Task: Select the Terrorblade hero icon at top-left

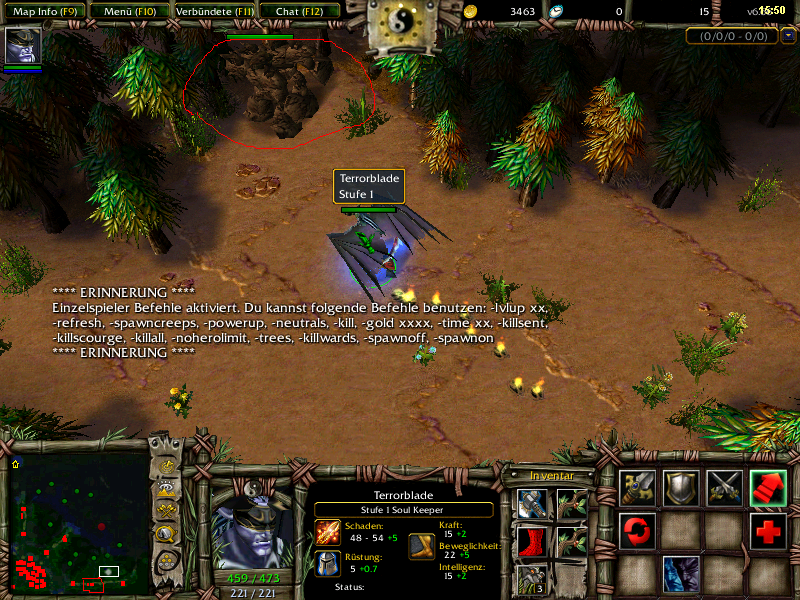Action: (21, 47)
